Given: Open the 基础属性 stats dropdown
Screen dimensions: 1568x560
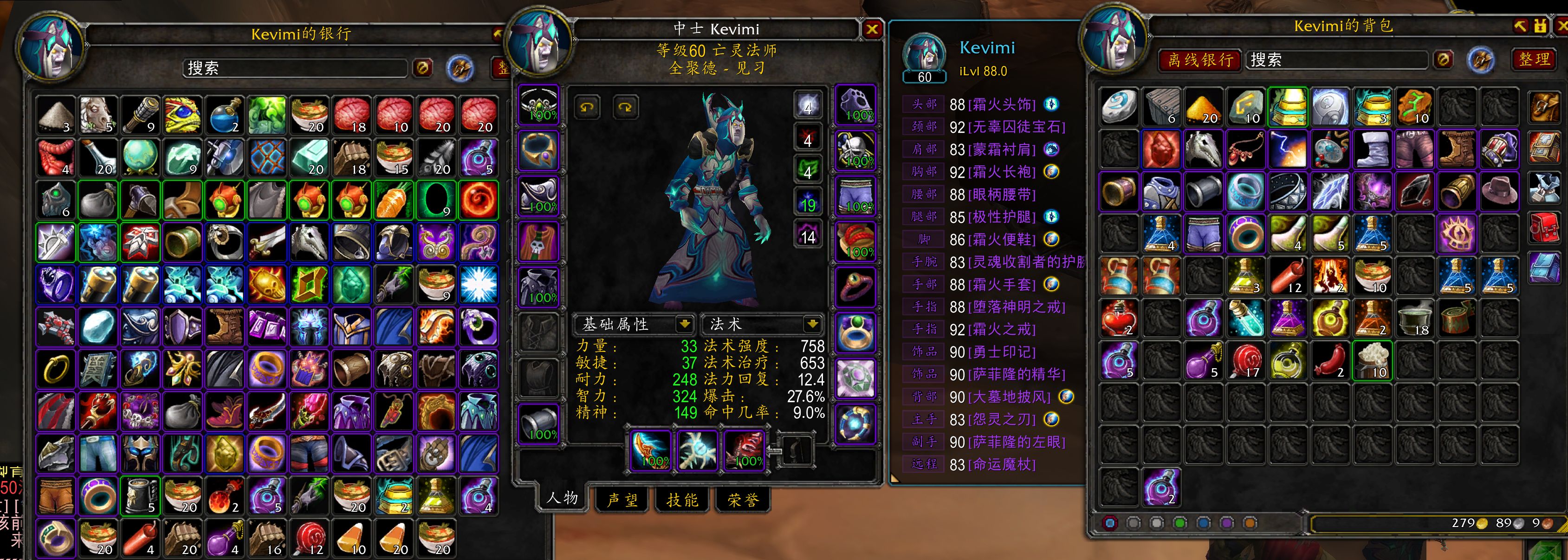Looking at the screenshot, I should click(x=684, y=324).
